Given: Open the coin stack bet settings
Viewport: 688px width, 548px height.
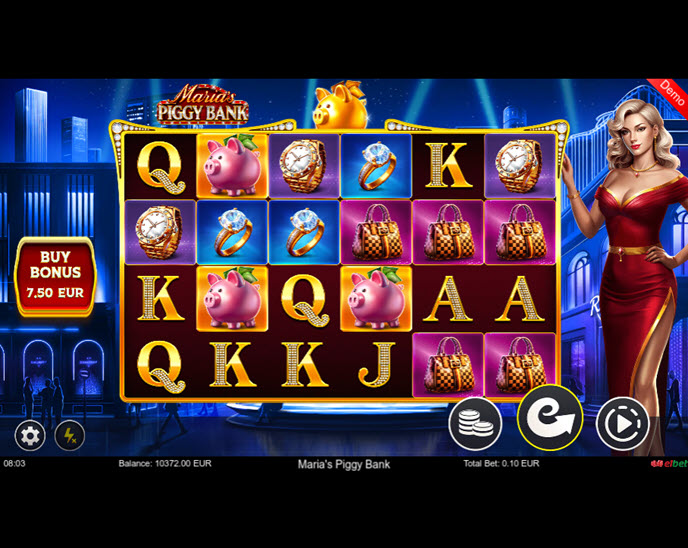Looking at the screenshot, I should point(475,423).
